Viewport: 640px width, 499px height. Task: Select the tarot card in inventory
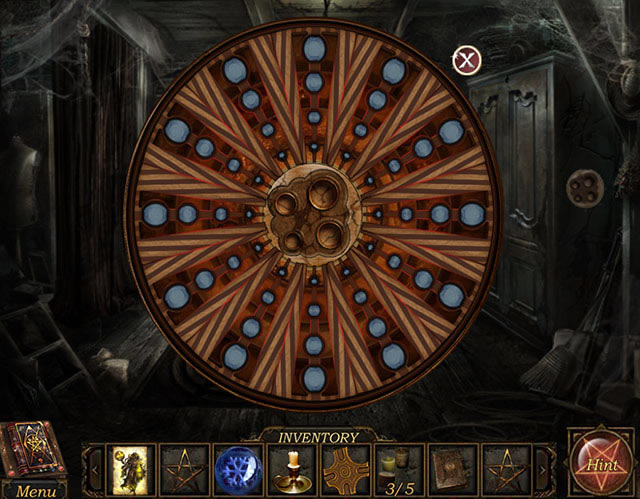(131, 468)
